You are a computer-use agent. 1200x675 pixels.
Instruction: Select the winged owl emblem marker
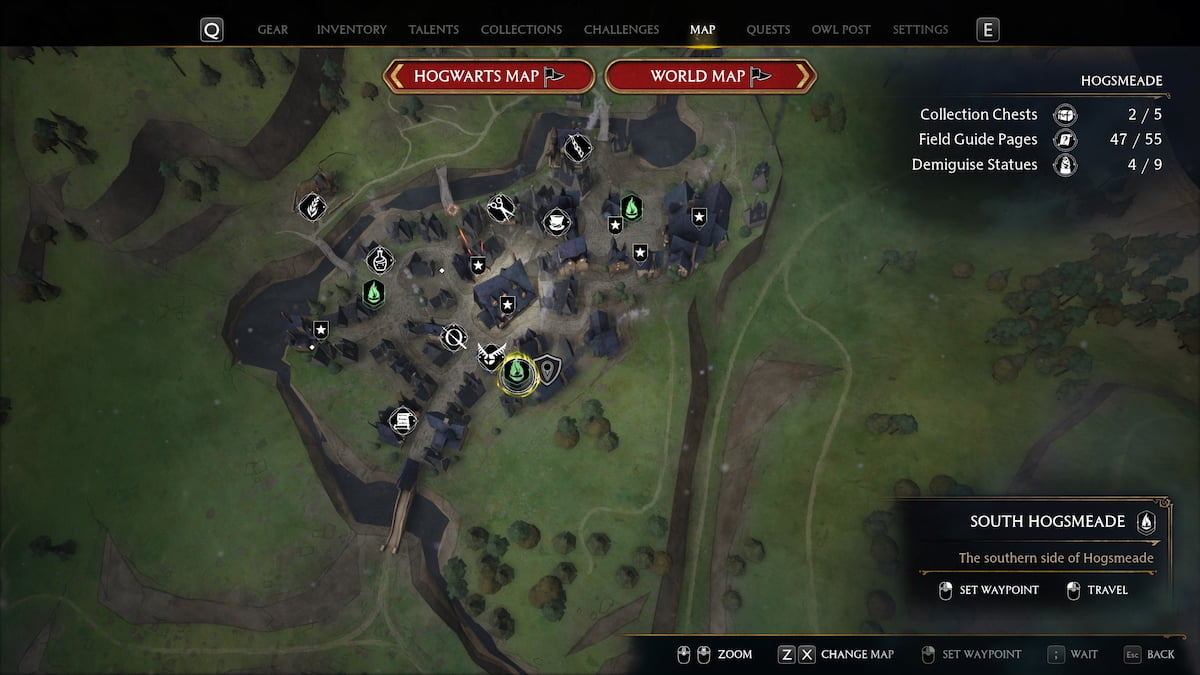pyautogui.click(x=489, y=354)
